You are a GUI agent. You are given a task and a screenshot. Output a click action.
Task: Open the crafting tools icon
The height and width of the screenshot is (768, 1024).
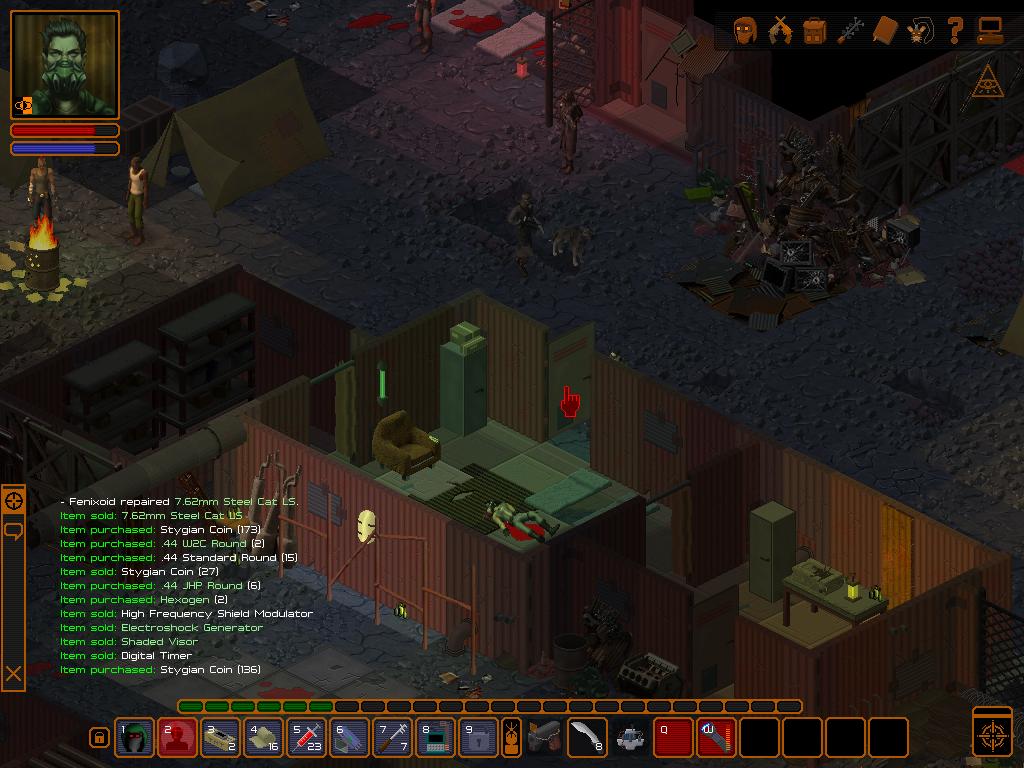[x=850, y=31]
